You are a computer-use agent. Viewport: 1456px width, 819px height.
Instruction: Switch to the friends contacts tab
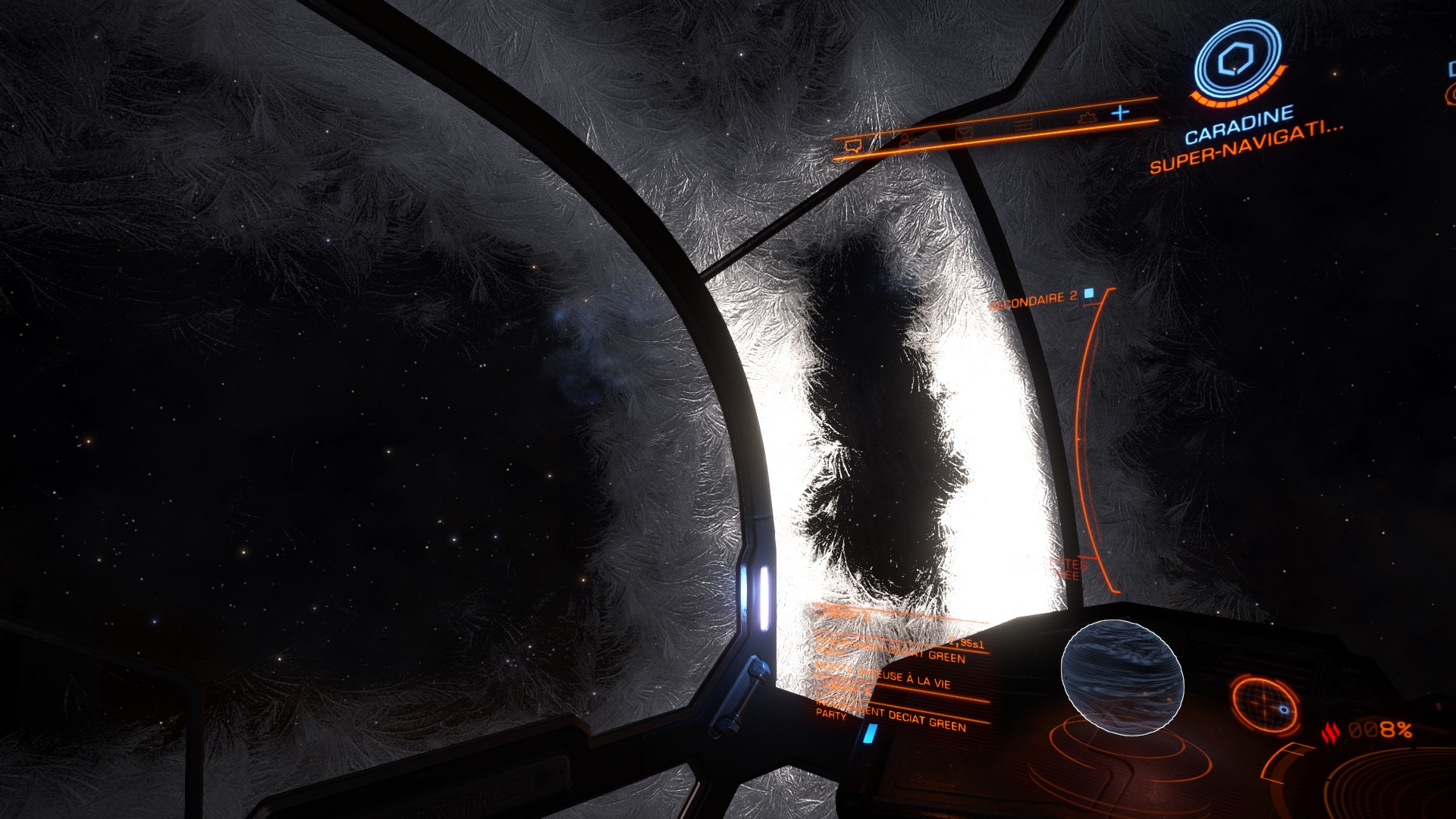click(x=905, y=140)
